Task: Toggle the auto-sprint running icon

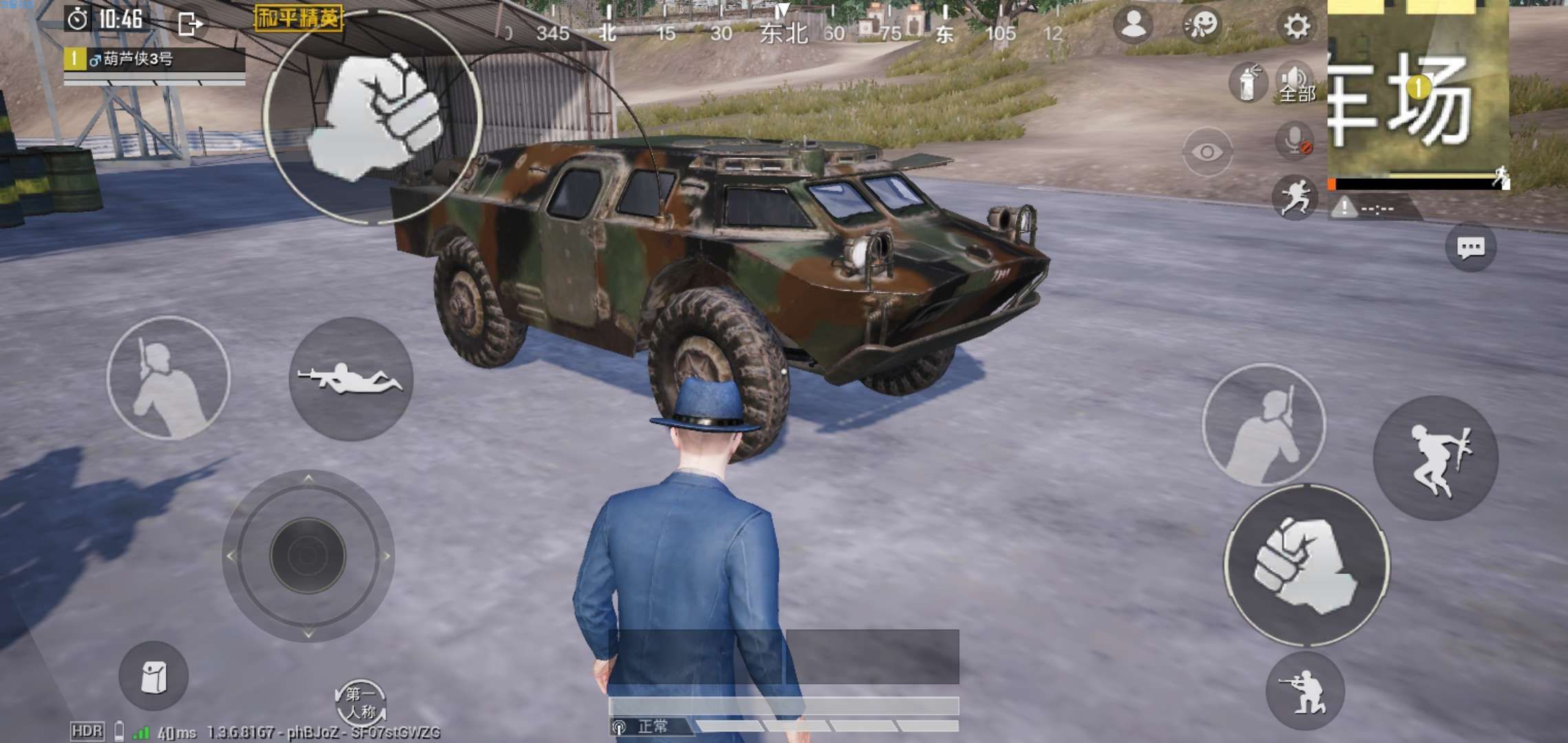Action: click(1294, 197)
